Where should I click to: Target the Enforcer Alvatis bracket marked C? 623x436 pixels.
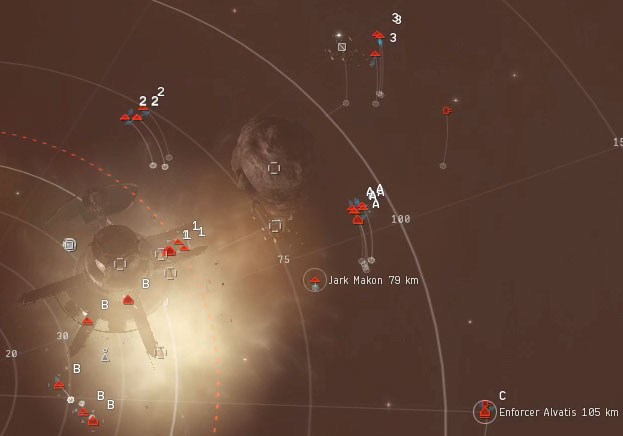[485, 410]
